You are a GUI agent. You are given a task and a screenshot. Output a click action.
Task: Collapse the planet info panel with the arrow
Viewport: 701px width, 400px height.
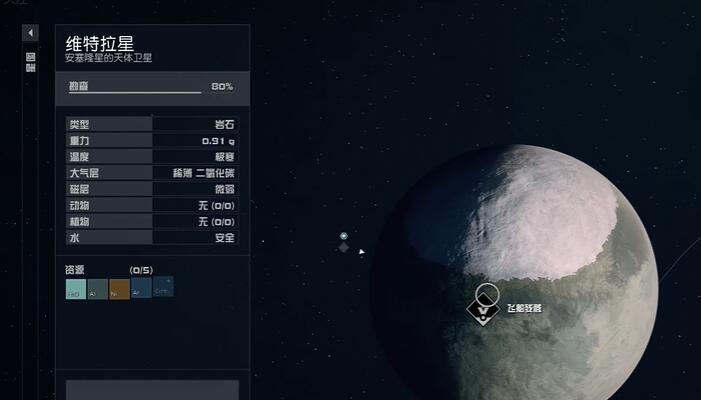30,33
